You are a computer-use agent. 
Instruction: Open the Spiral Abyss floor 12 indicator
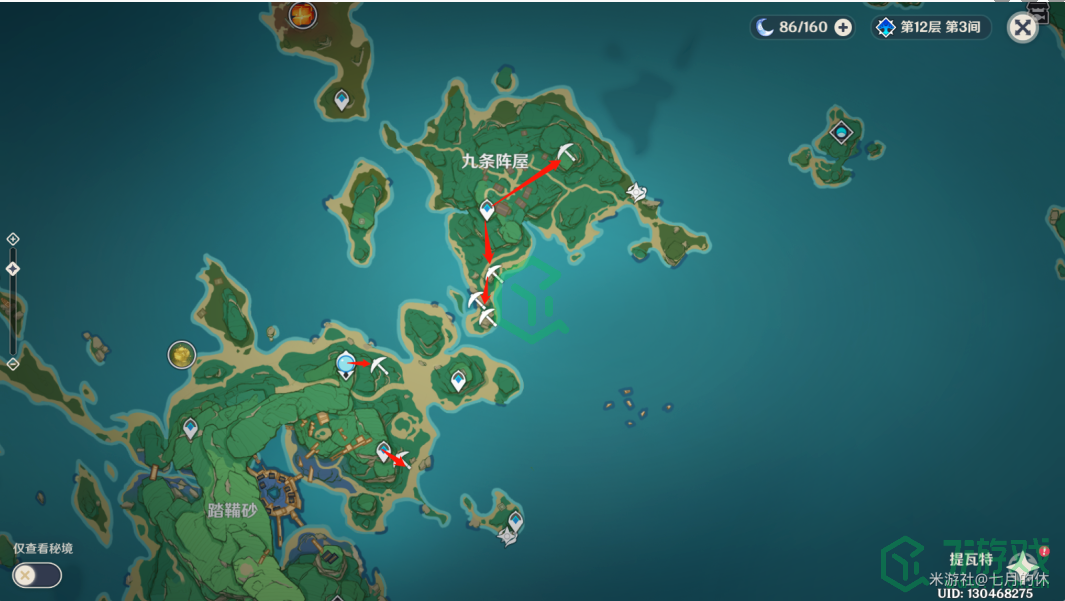930,27
